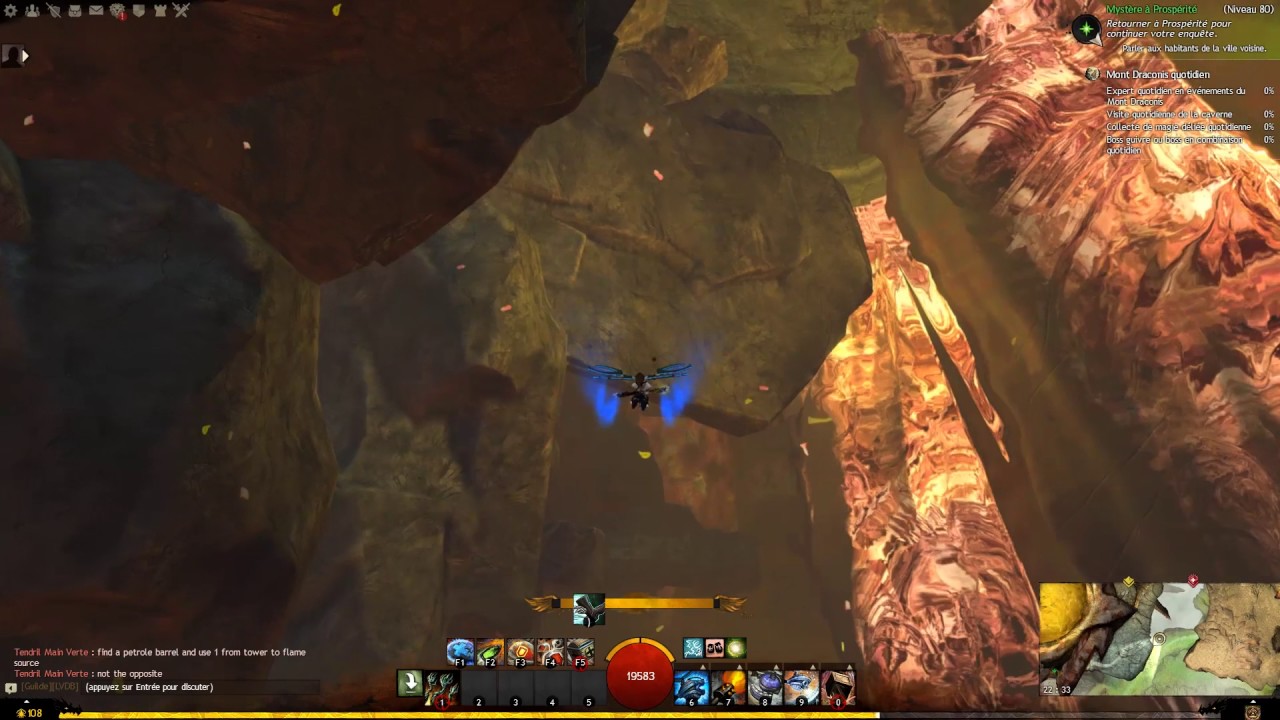
Task: Expand the chevron above skill slot 6
Action: (703, 666)
